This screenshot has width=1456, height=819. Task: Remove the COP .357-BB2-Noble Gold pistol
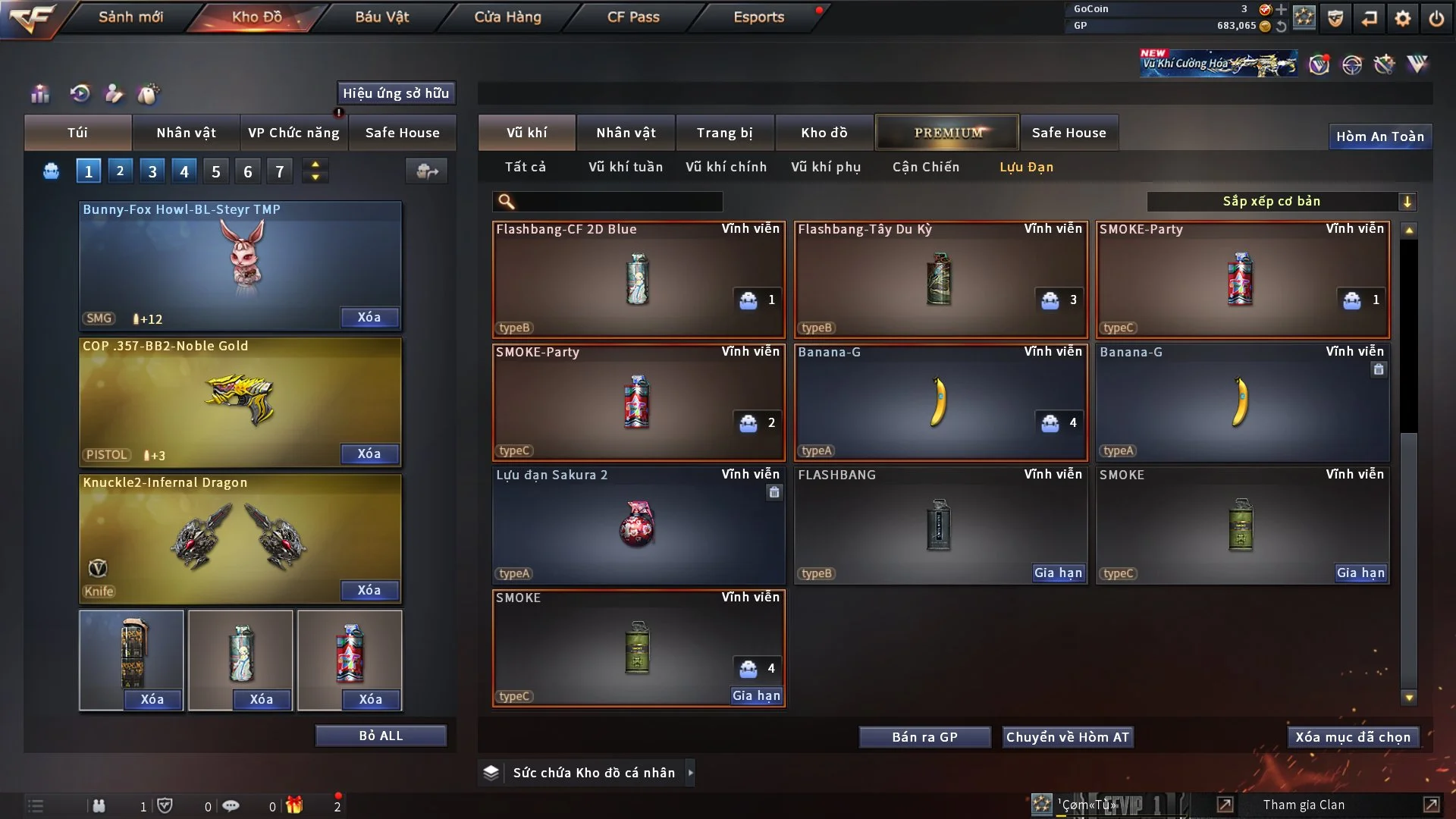point(369,453)
